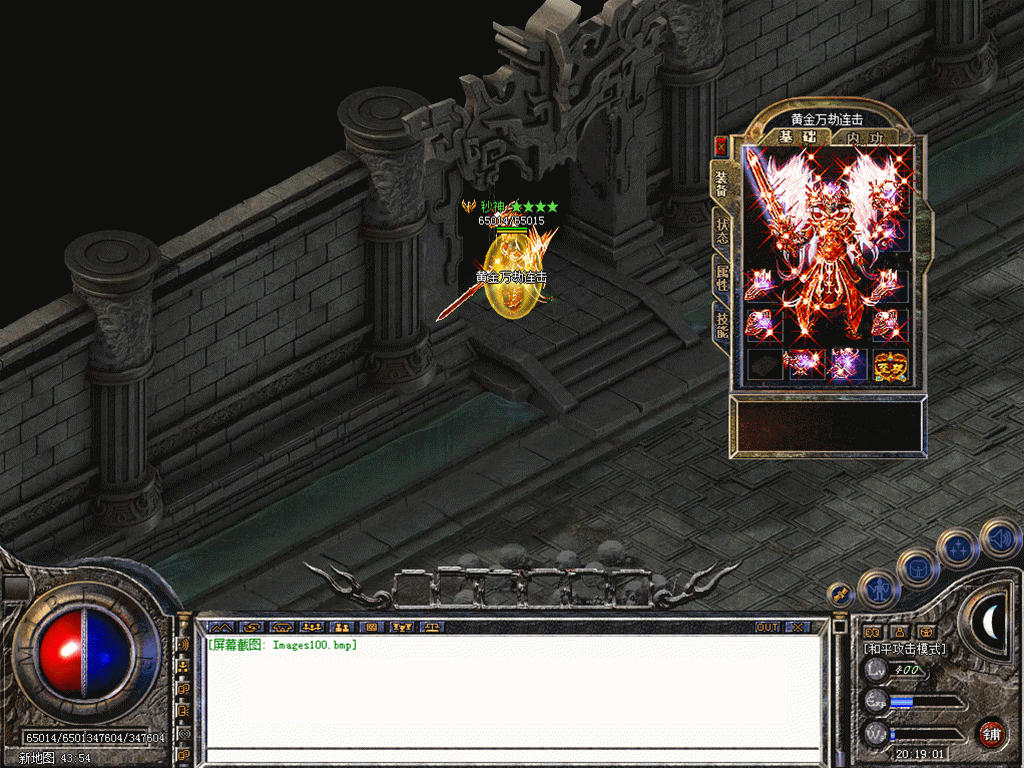Open the 属性 side tab

click(722, 278)
